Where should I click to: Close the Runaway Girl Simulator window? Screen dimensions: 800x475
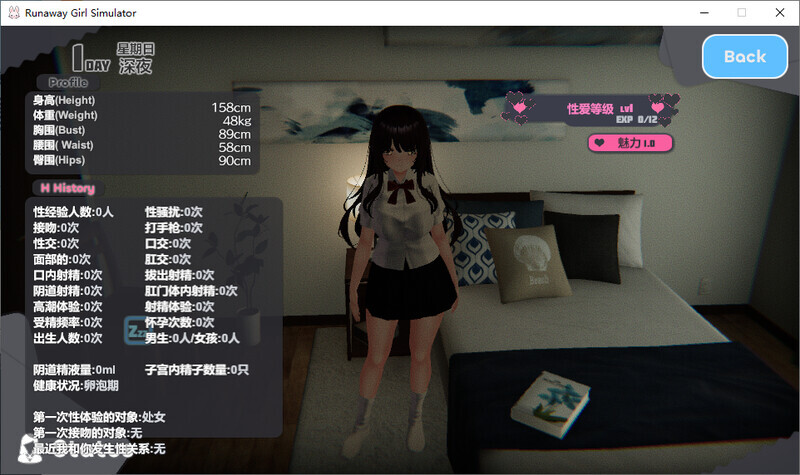[x=777, y=13]
